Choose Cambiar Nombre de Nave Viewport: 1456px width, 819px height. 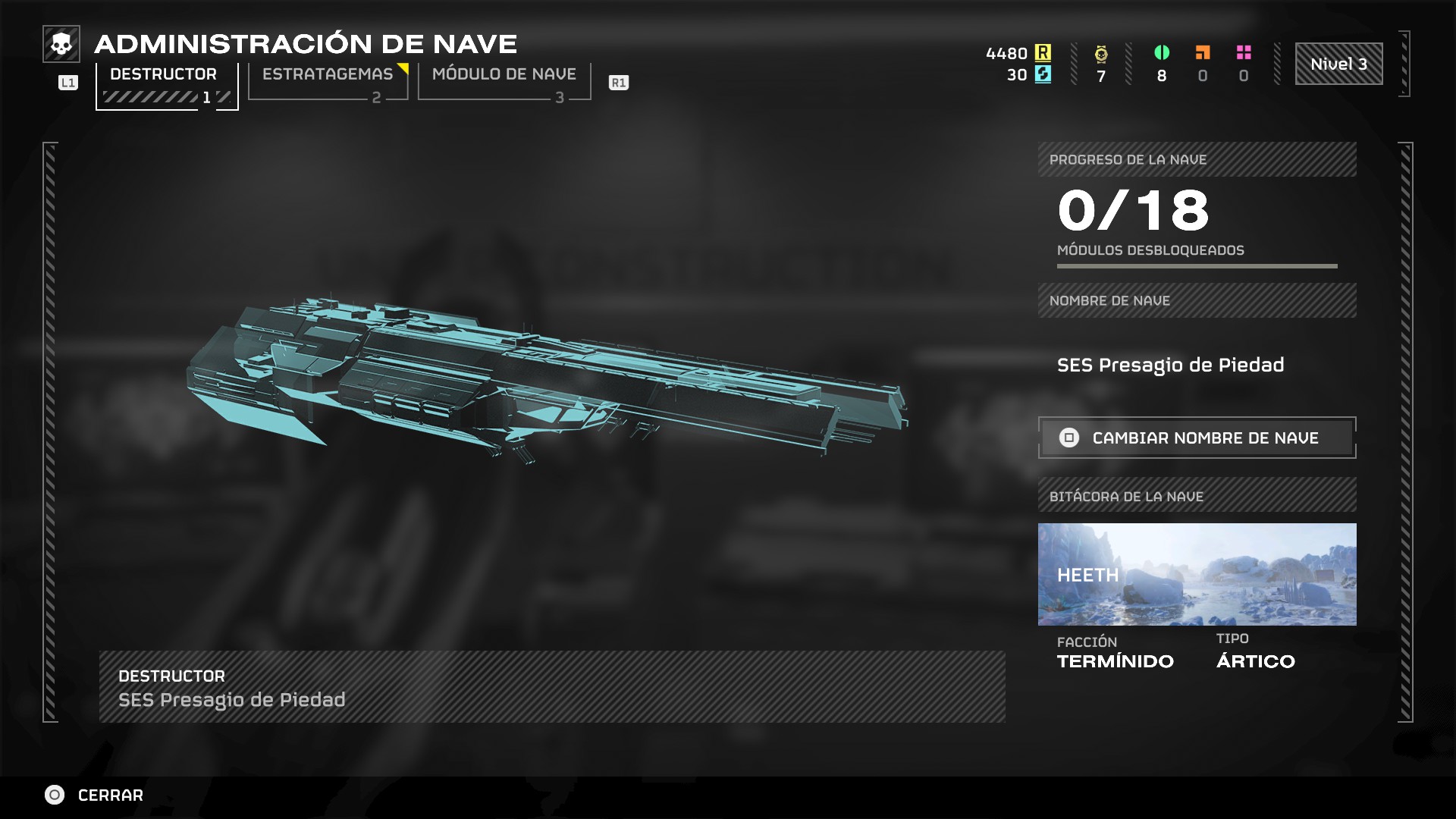(1197, 438)
